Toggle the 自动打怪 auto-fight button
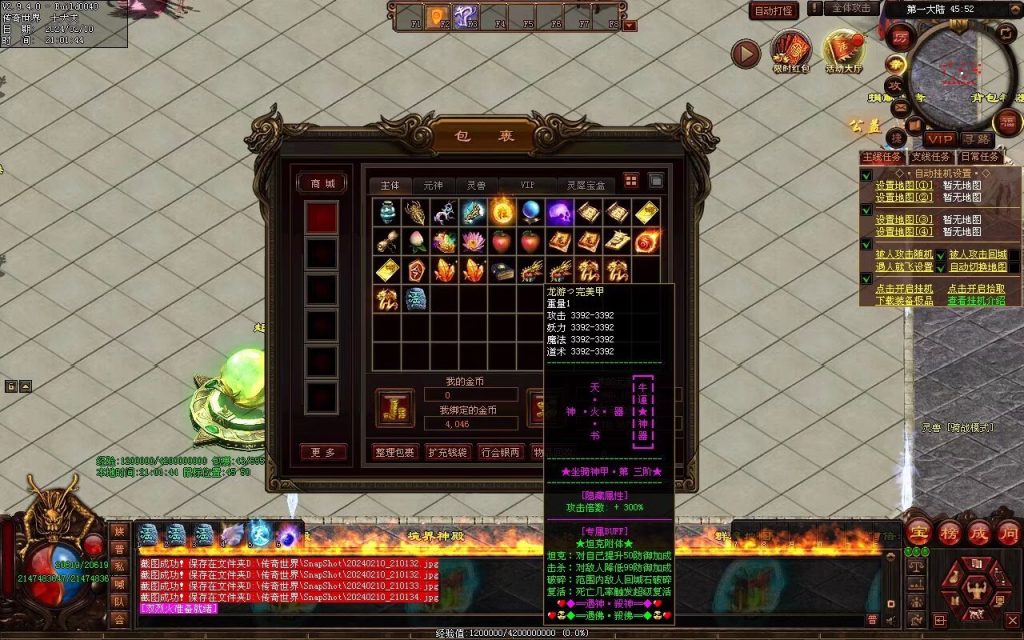 point(775,11)
